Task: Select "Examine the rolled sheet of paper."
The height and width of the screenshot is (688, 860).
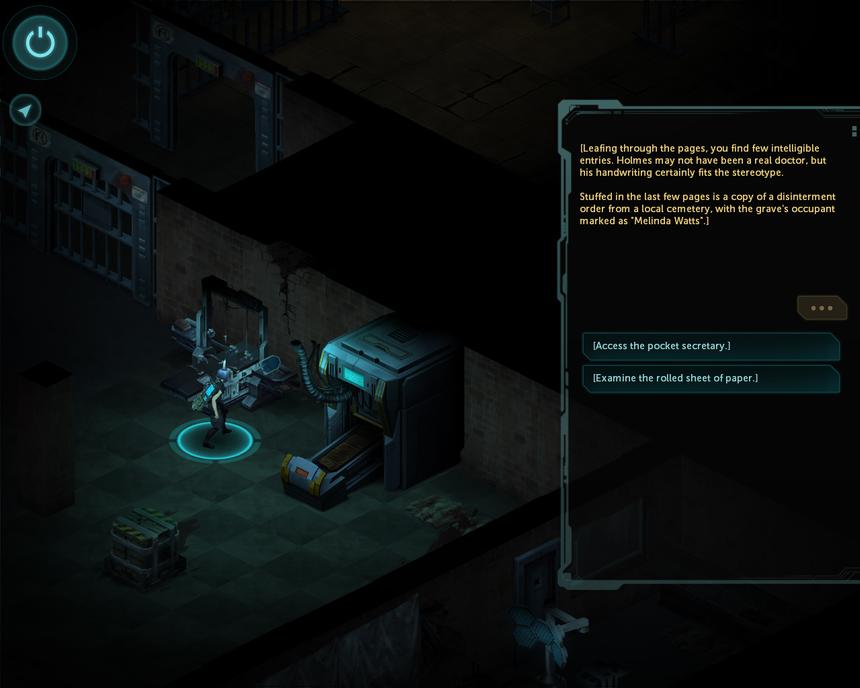Action: (710, 378)
